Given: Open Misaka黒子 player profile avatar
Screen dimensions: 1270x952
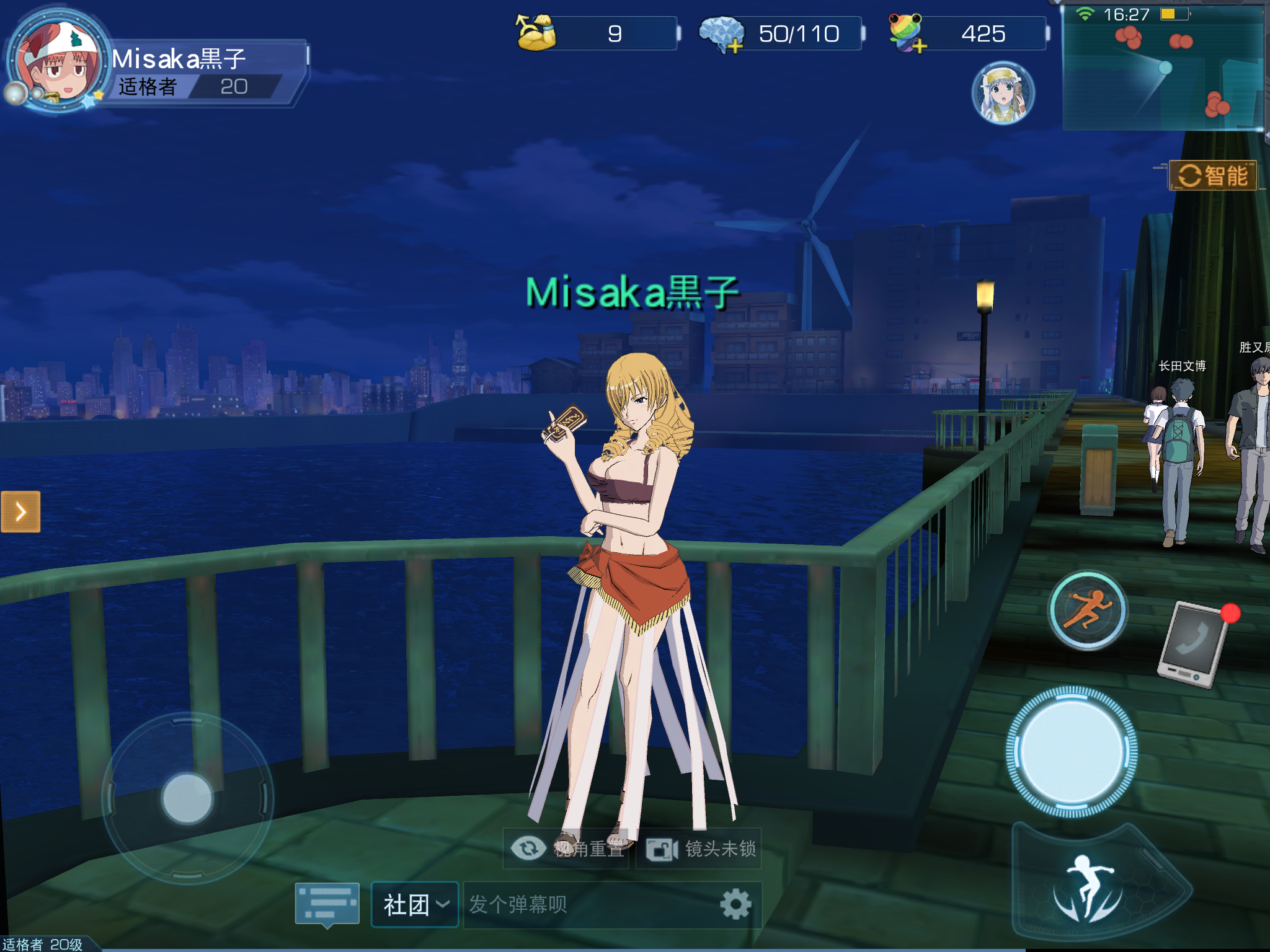Looking at the screenshot, I should (x=59, y=62).
